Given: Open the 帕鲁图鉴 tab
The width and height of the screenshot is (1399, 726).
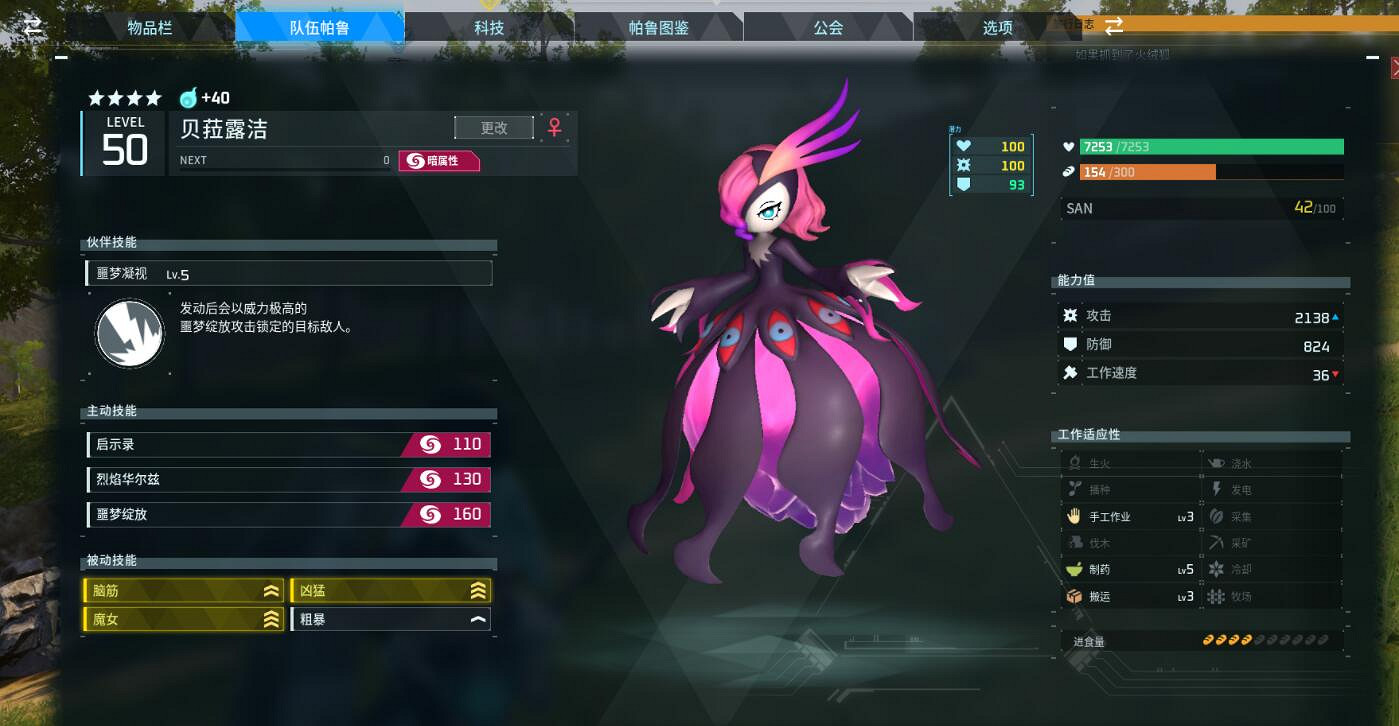Looking at the screenshot, I should (x=659, y=26).
